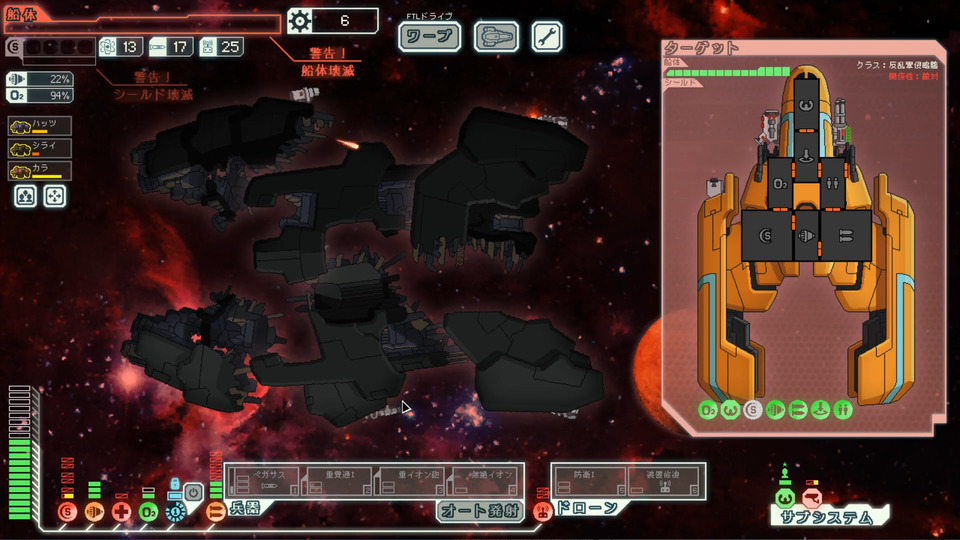The width and height of the screenshot is (960, 540).
Task: Click the orange weapons system power icon
Action: pyautogui.click(x=215, y=512)
